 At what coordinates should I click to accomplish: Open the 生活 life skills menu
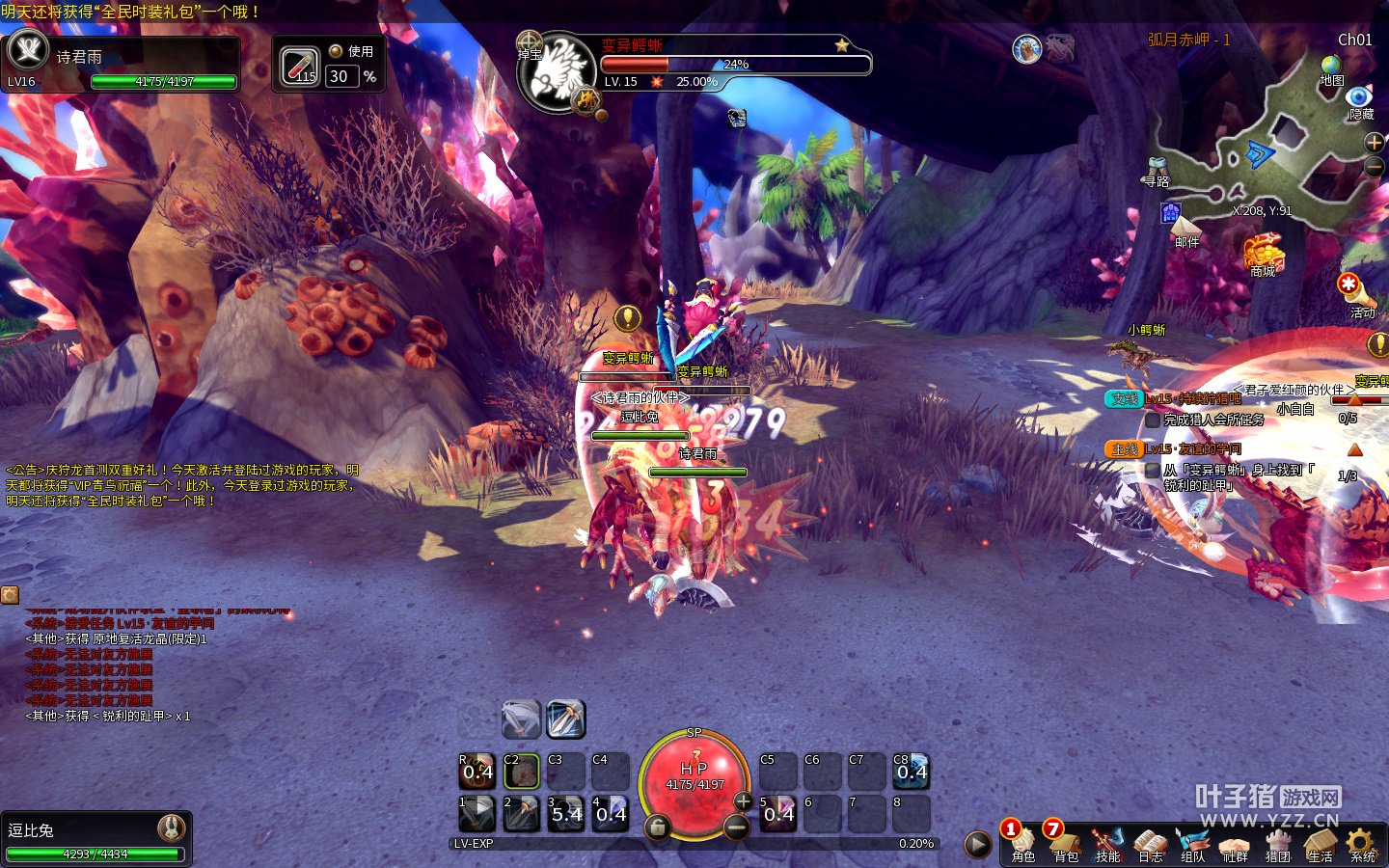tap(1320, 843)
